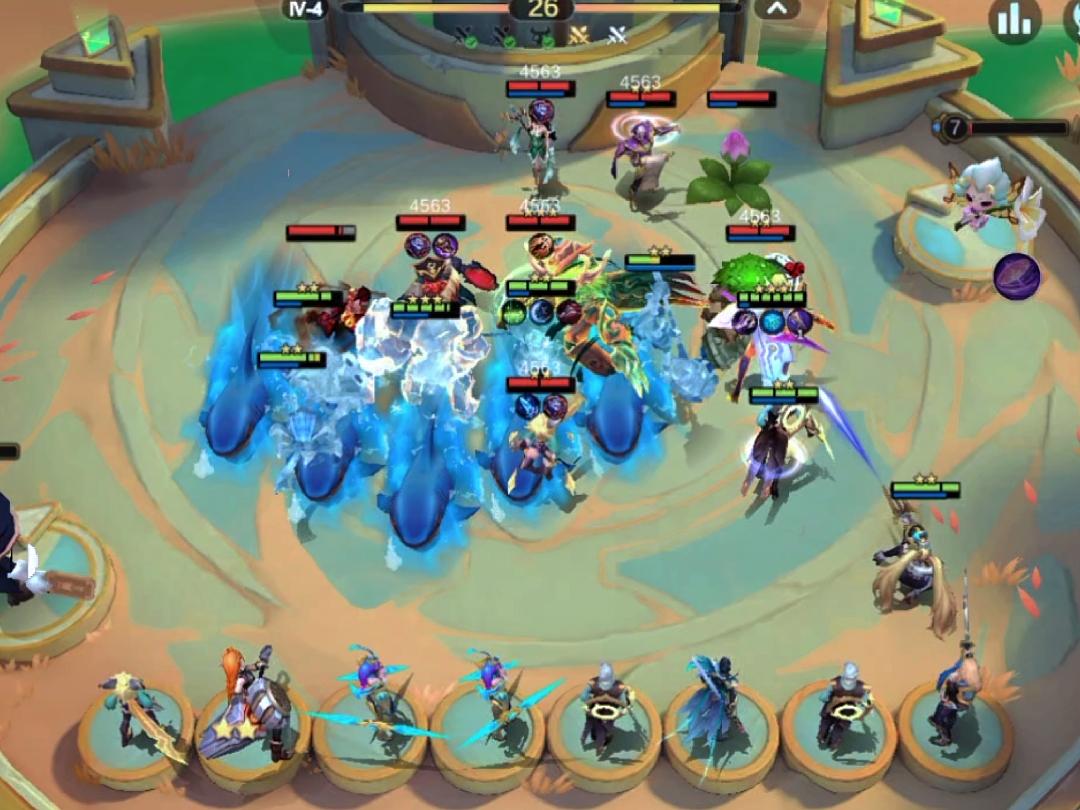Select the bench hero in the blue feathered cloak
This screenshot has width=1080, height=810.
pos(718,705)
